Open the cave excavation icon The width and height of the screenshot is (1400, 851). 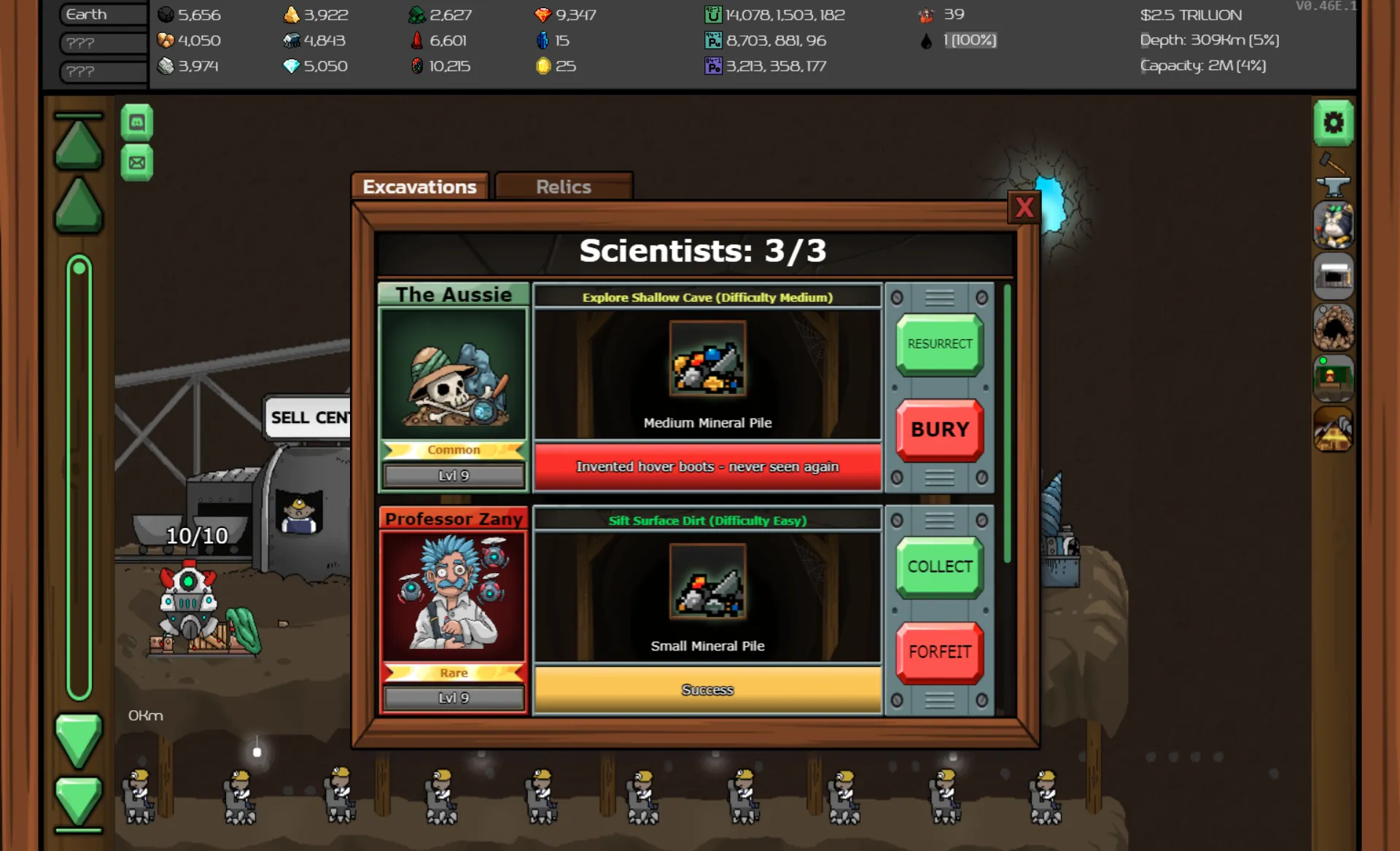(1334, 327)
